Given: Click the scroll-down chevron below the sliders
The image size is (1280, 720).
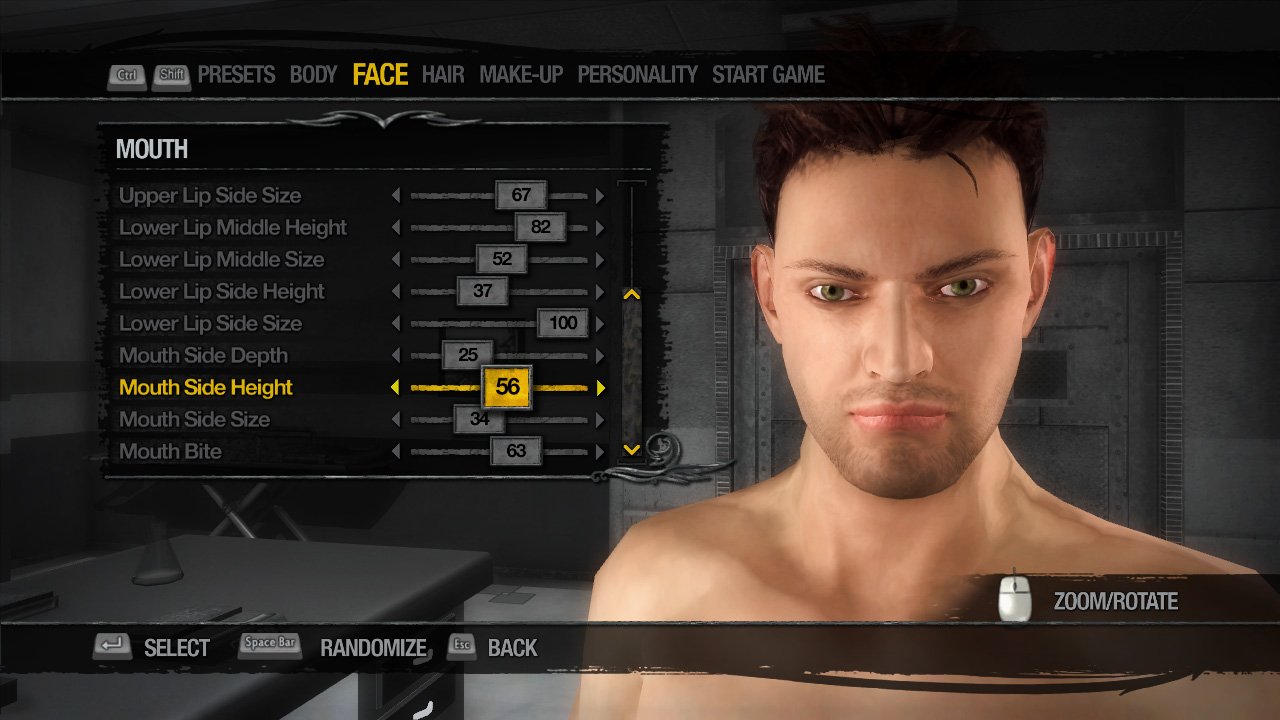Looking at the screenshot, I should pos(631,449).
